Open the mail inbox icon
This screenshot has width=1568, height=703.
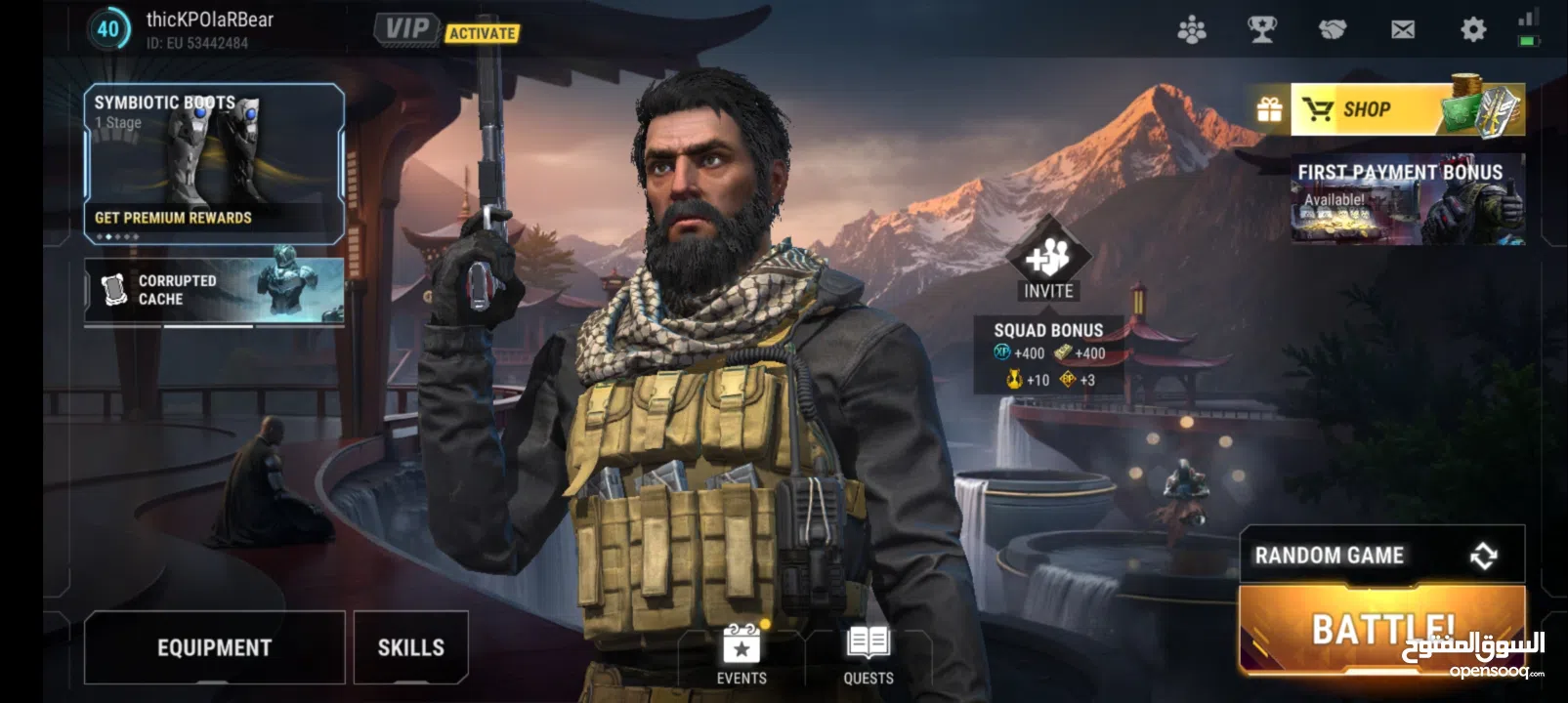1402,29
